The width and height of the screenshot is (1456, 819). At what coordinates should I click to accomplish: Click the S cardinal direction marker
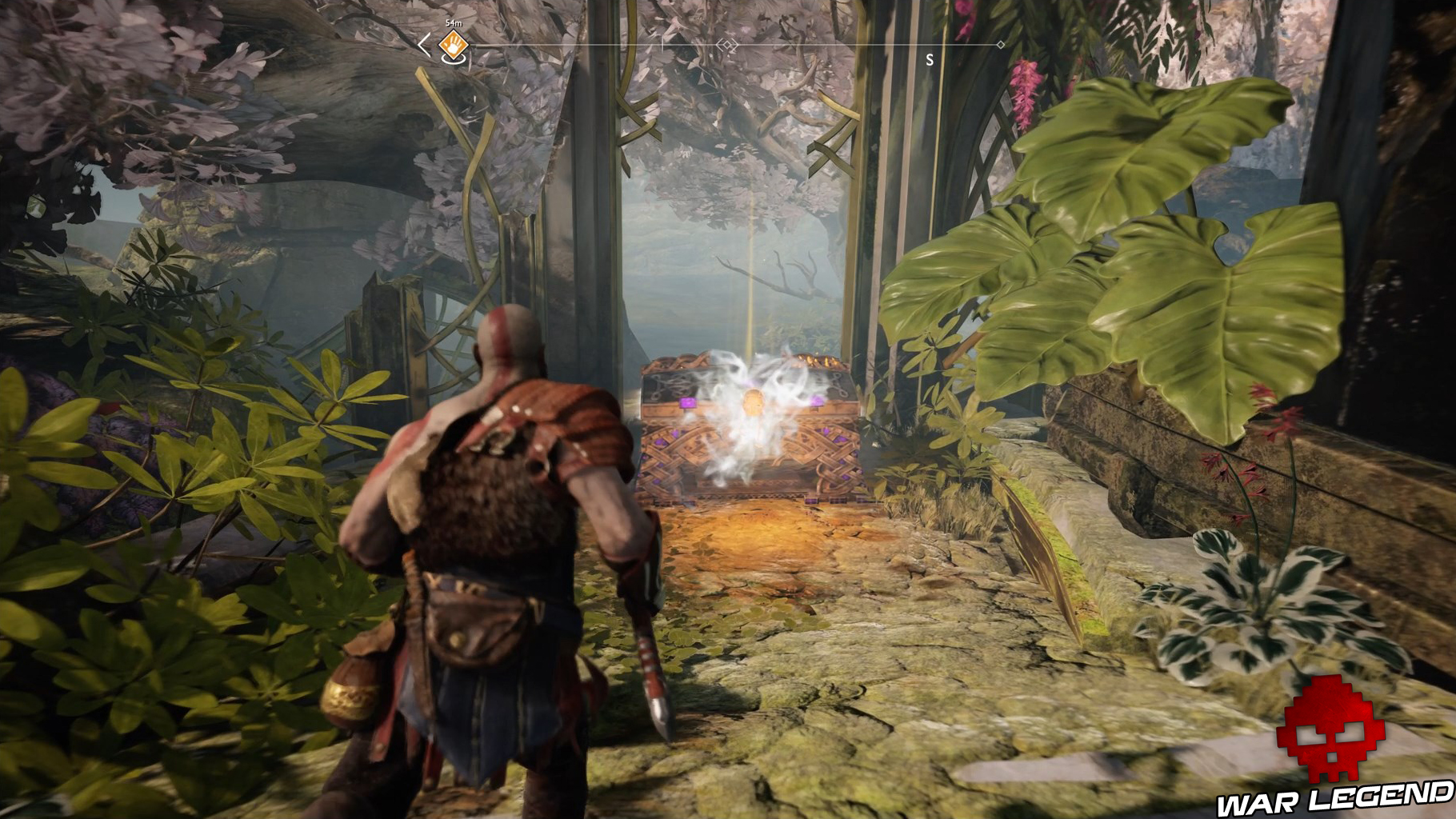(930, 59)
